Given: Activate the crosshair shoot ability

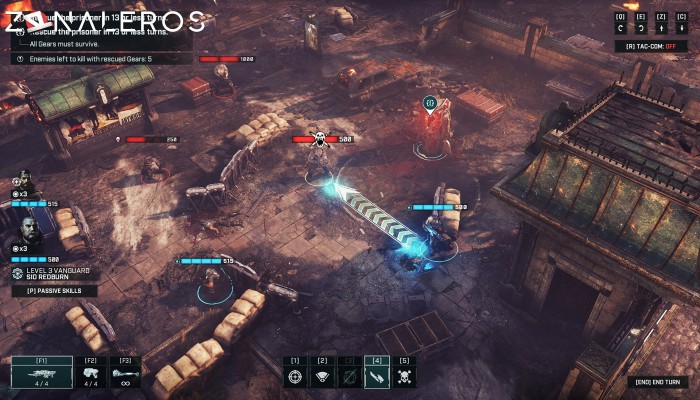Looking at the screenshot, I should click(295, 377).
